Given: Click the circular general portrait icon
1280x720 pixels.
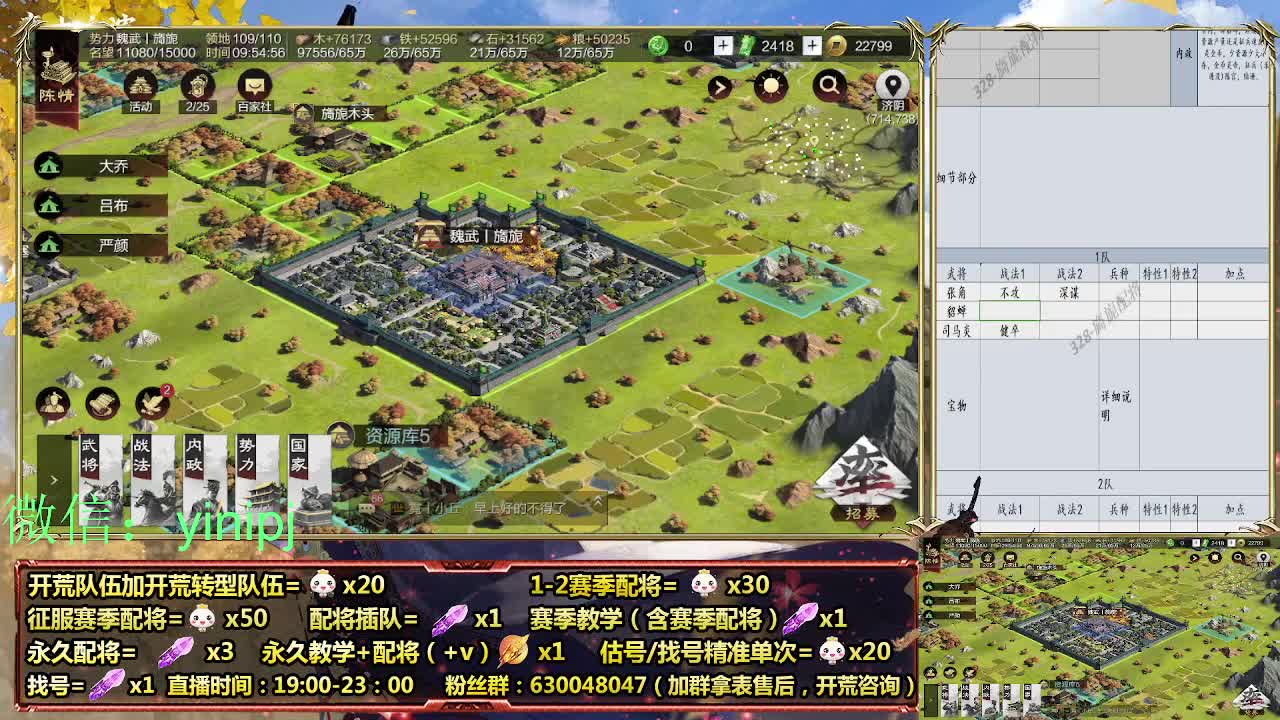Looking at the screenshot, I should 55,403.
